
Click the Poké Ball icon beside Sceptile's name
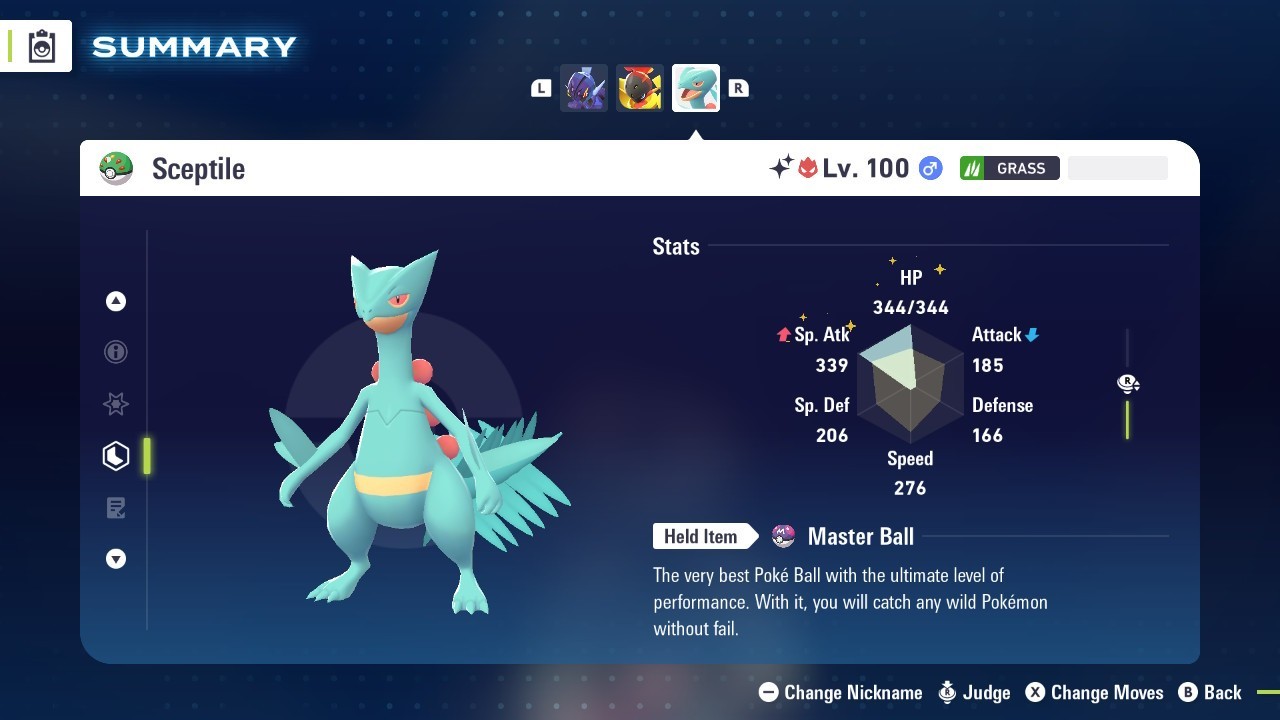point(115,168)
